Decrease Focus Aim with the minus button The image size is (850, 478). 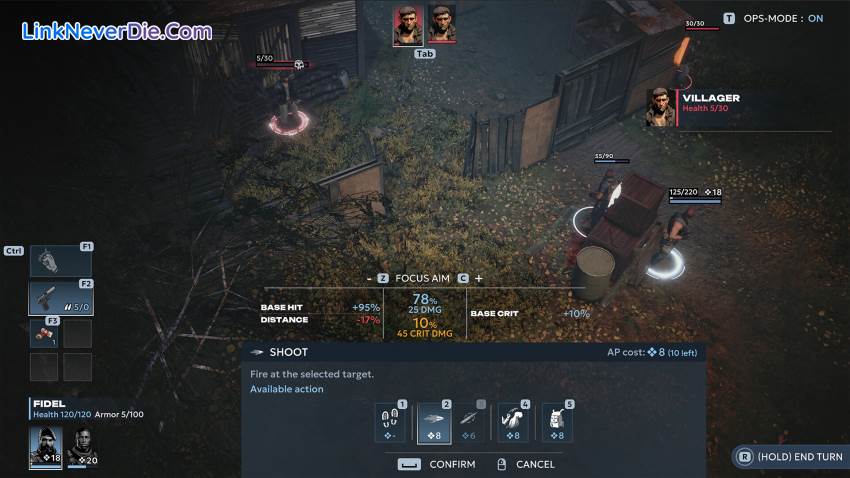coord(369,278)
